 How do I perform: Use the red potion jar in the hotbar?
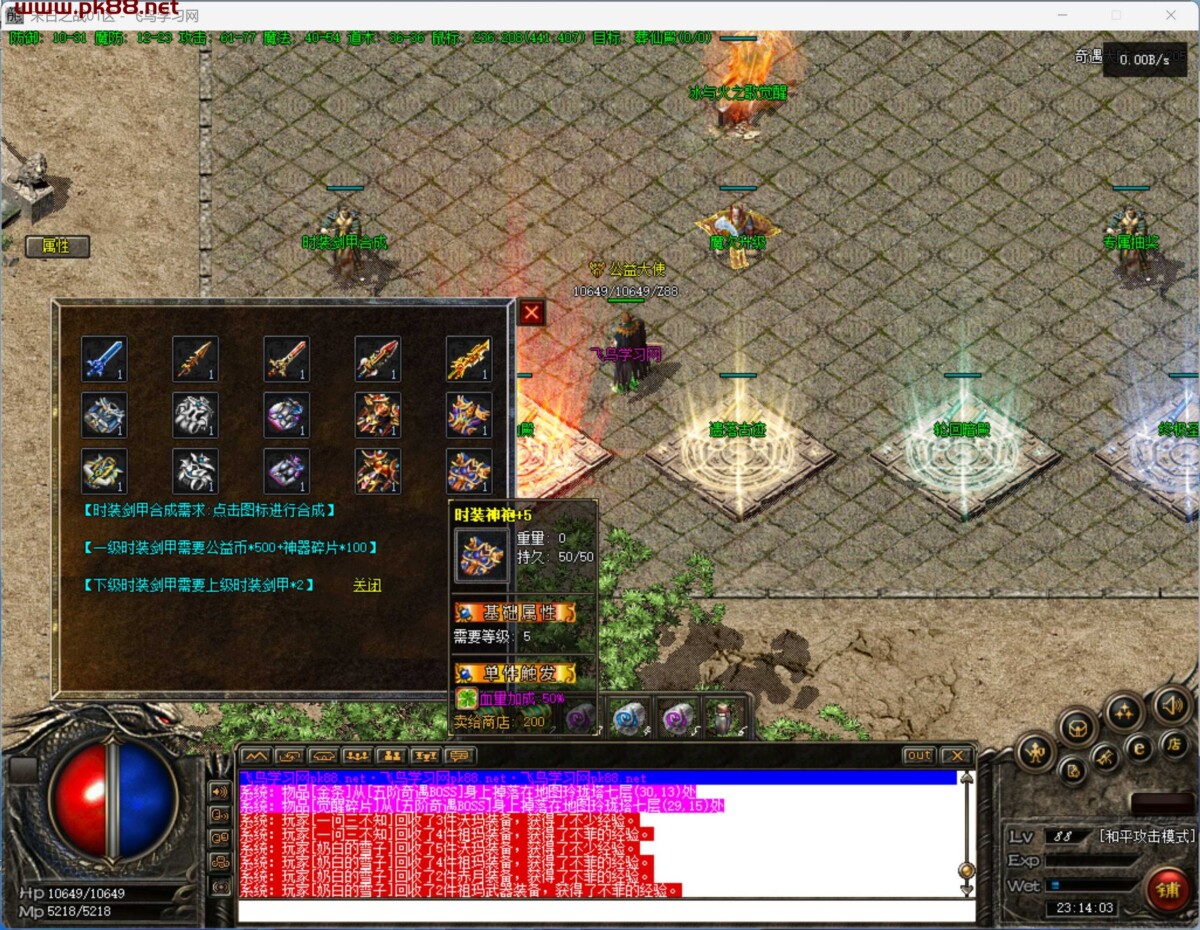pyautogui.click(x=722, y=717)
